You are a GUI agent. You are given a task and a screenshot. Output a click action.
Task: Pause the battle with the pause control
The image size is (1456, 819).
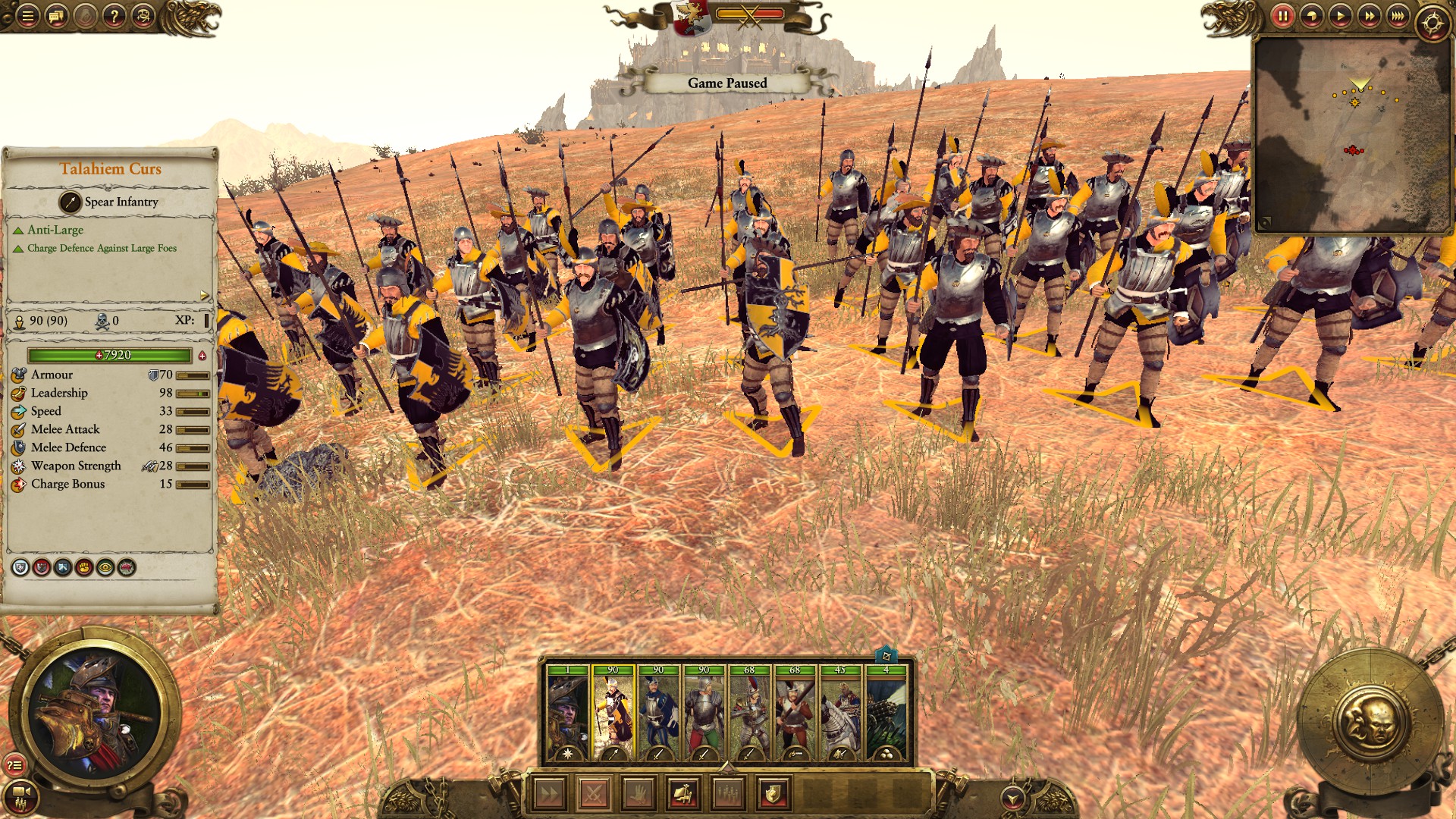[1283, 16]
